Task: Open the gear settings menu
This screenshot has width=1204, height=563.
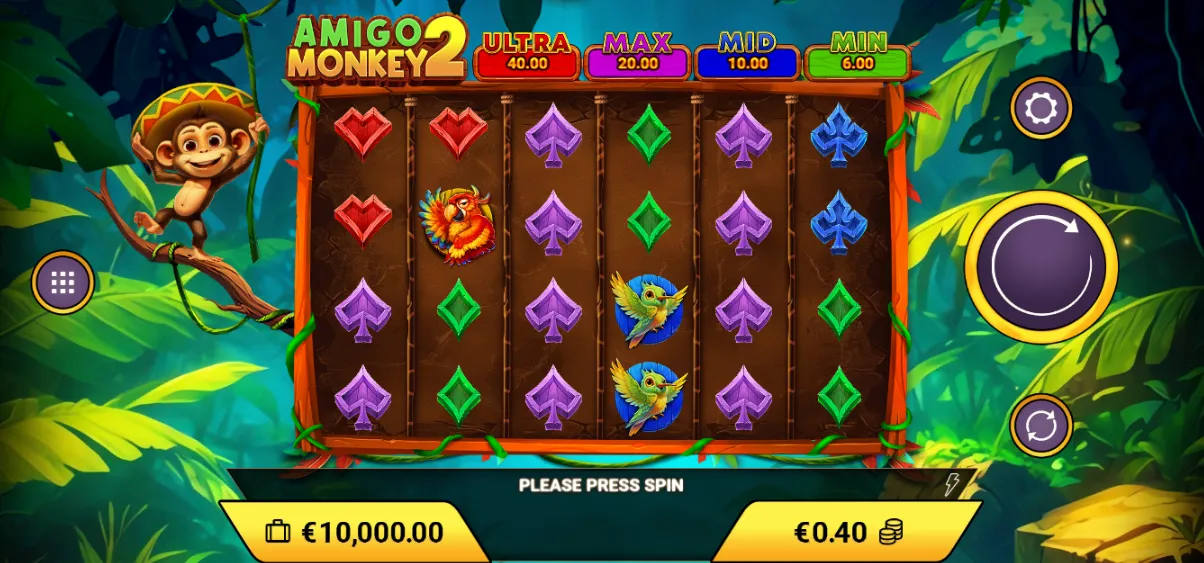Action: [x=1041, y=107]
